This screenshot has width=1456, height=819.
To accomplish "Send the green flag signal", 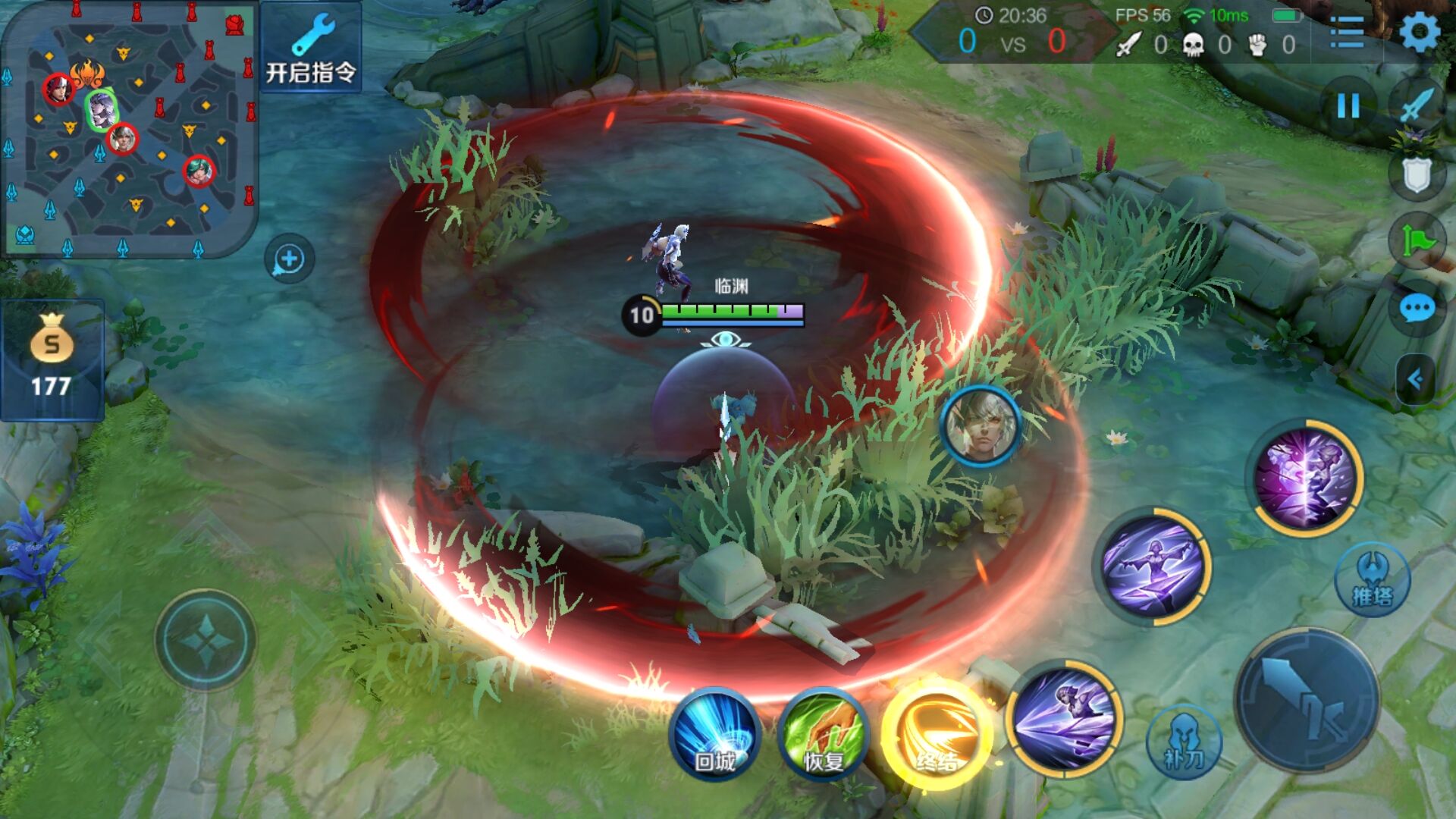I will 1417,241.
